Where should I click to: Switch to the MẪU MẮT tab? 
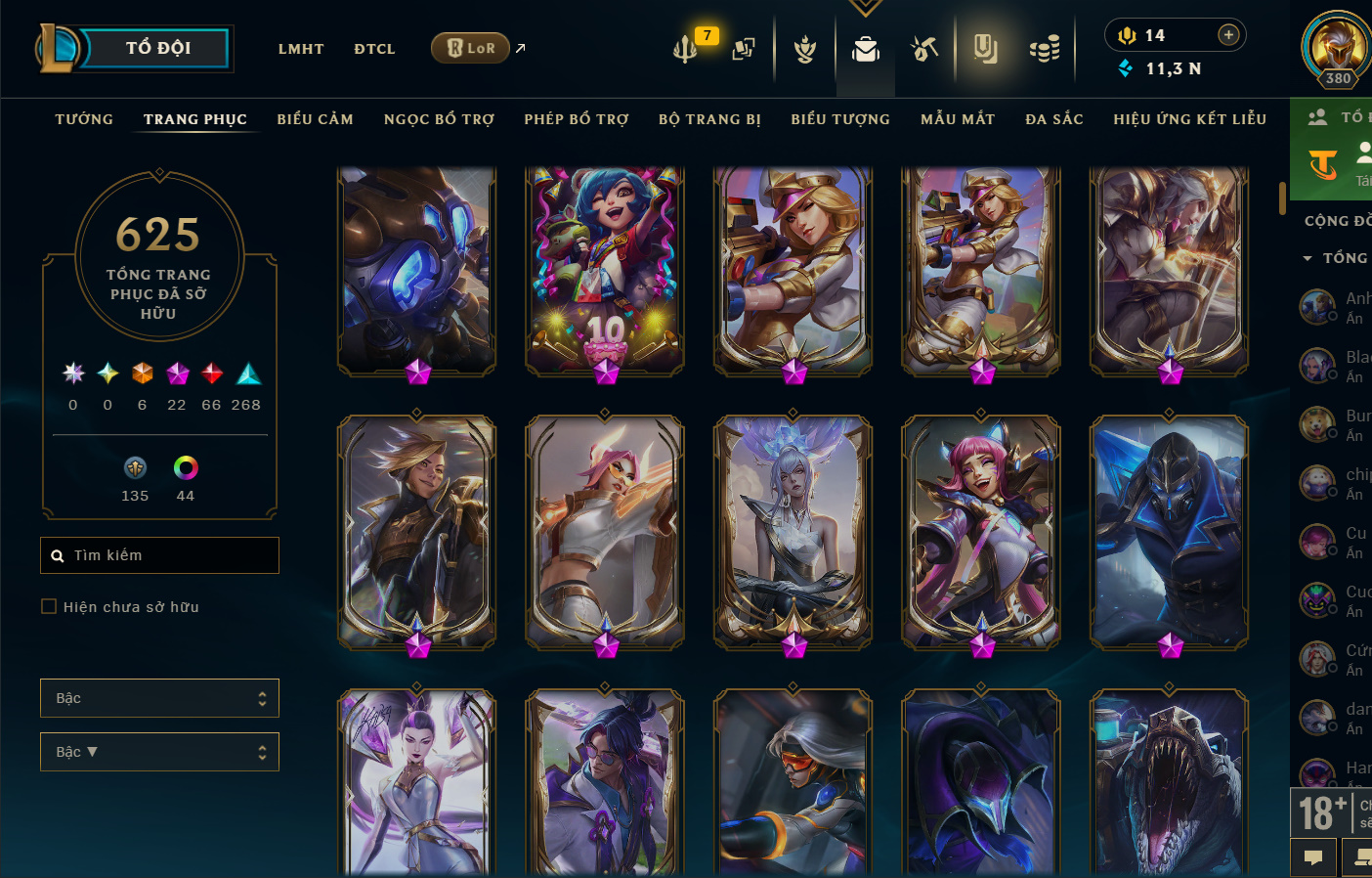(x=958, y=119)
